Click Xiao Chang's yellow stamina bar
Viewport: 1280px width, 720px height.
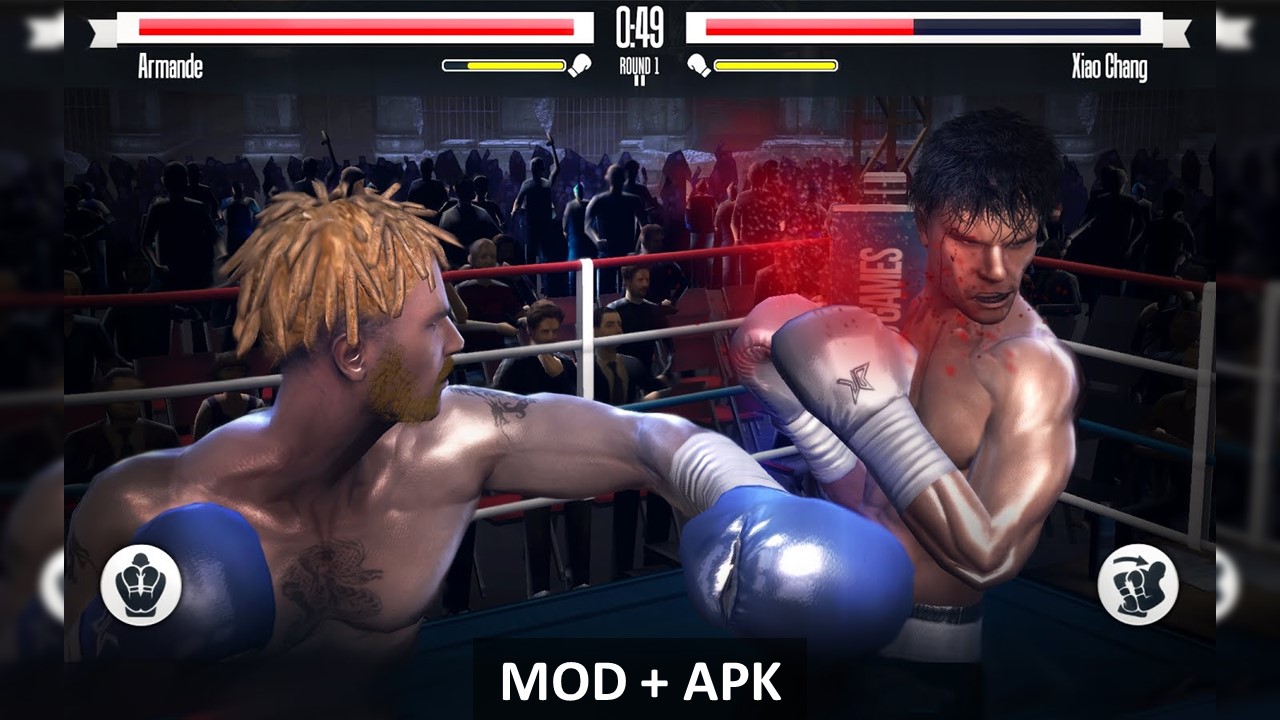coord(775,67)
